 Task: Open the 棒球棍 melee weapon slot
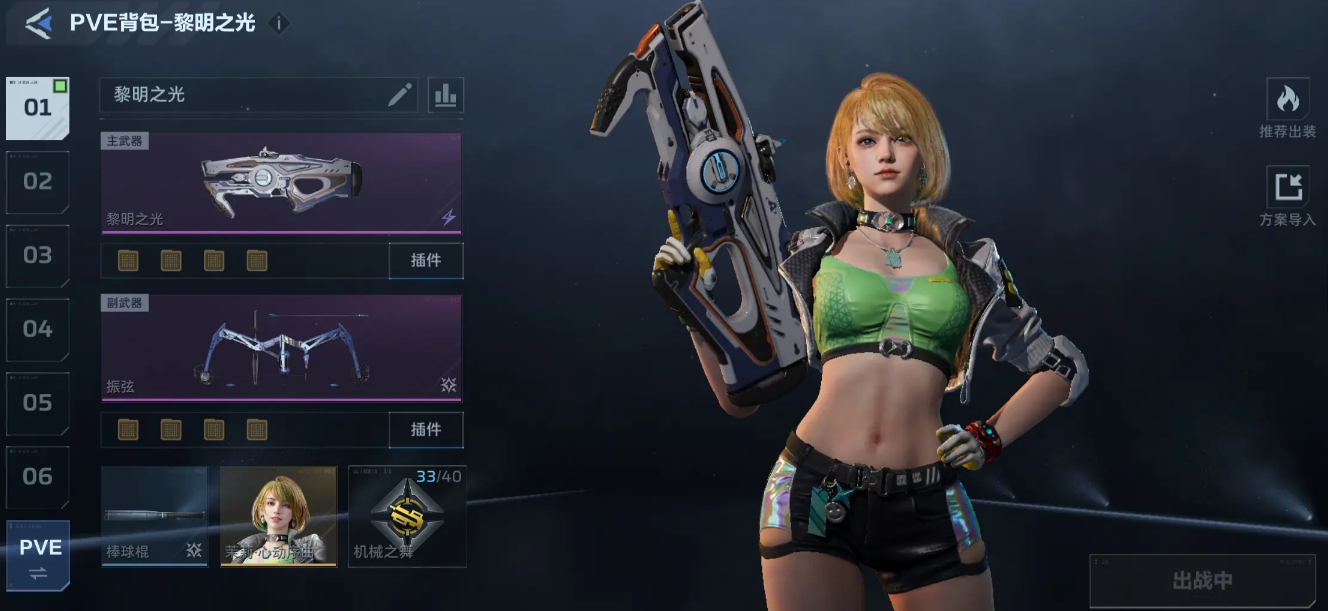[x=154, y=516]
